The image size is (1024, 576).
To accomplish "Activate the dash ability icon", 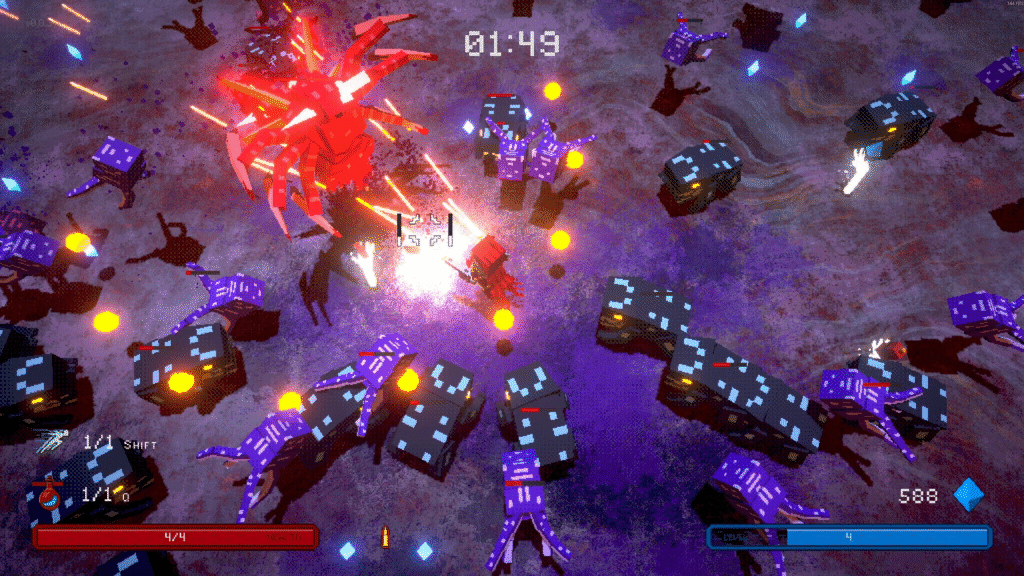I will click(x=51, y=441).
